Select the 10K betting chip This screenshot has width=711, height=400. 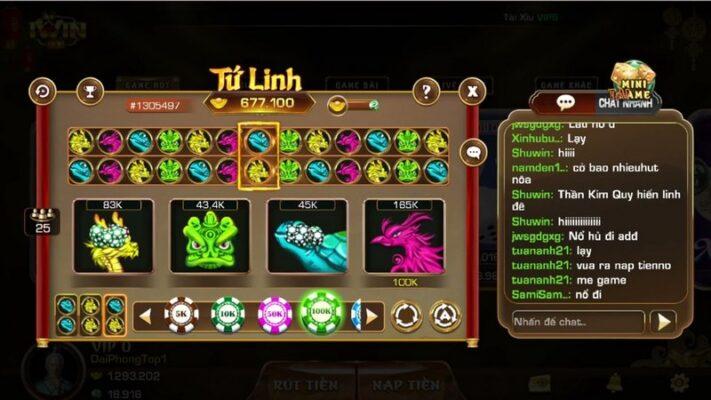pos(227,316)
